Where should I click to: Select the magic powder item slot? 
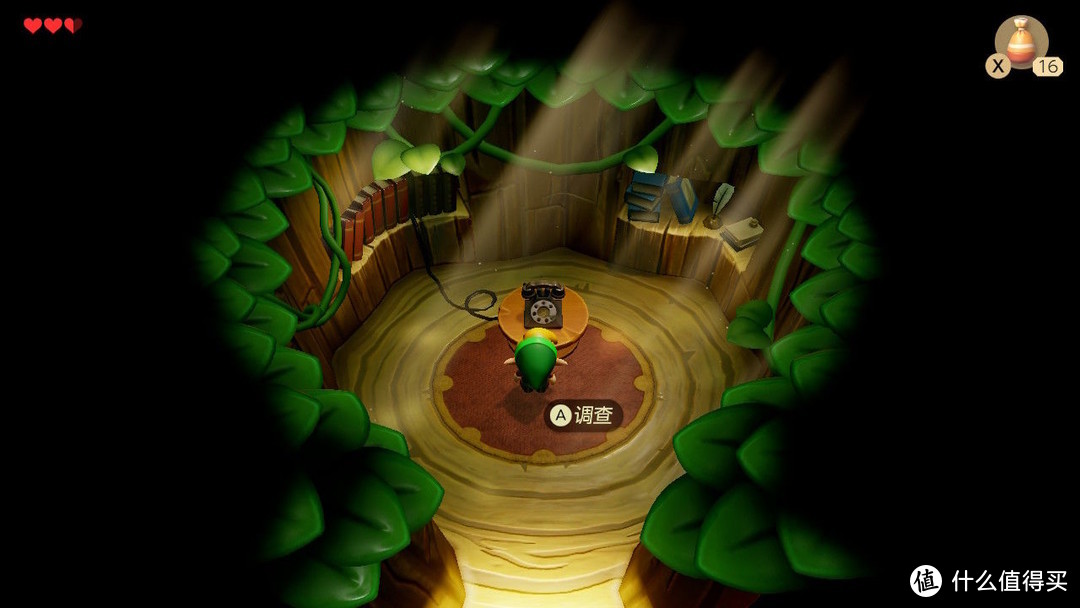(x=1021, y=44)
